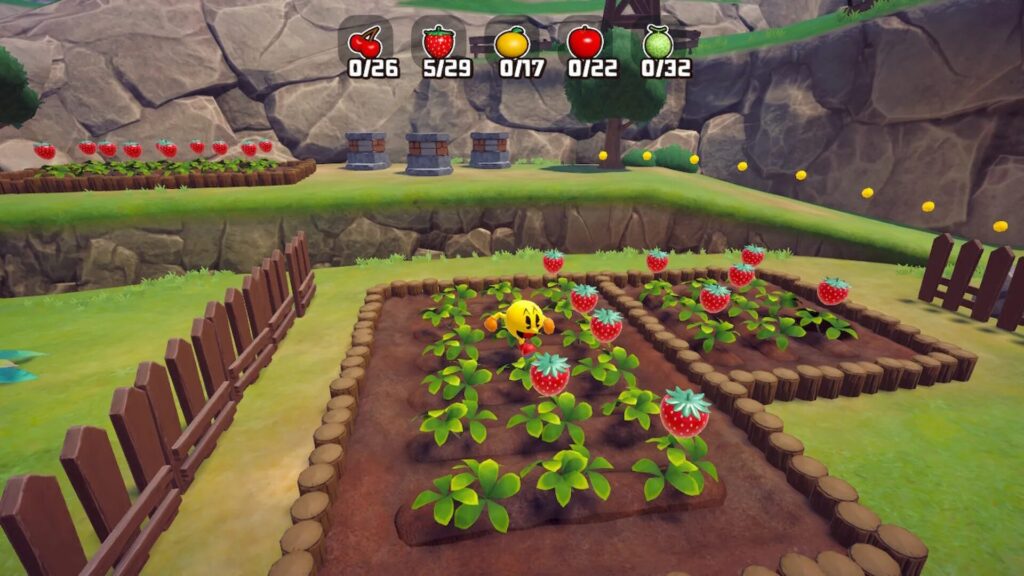This screenshot has height=576, width=1024.
Task: Click the strawberry fruit tracker icon
Action: point(438,42)
